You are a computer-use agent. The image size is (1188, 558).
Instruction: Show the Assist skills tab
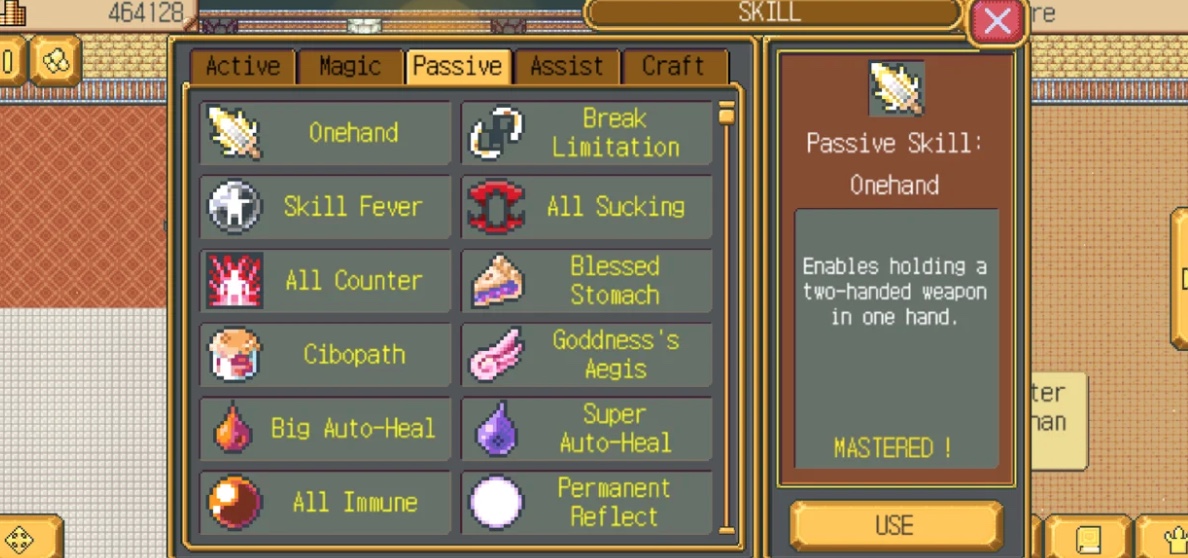click(566, 67)
